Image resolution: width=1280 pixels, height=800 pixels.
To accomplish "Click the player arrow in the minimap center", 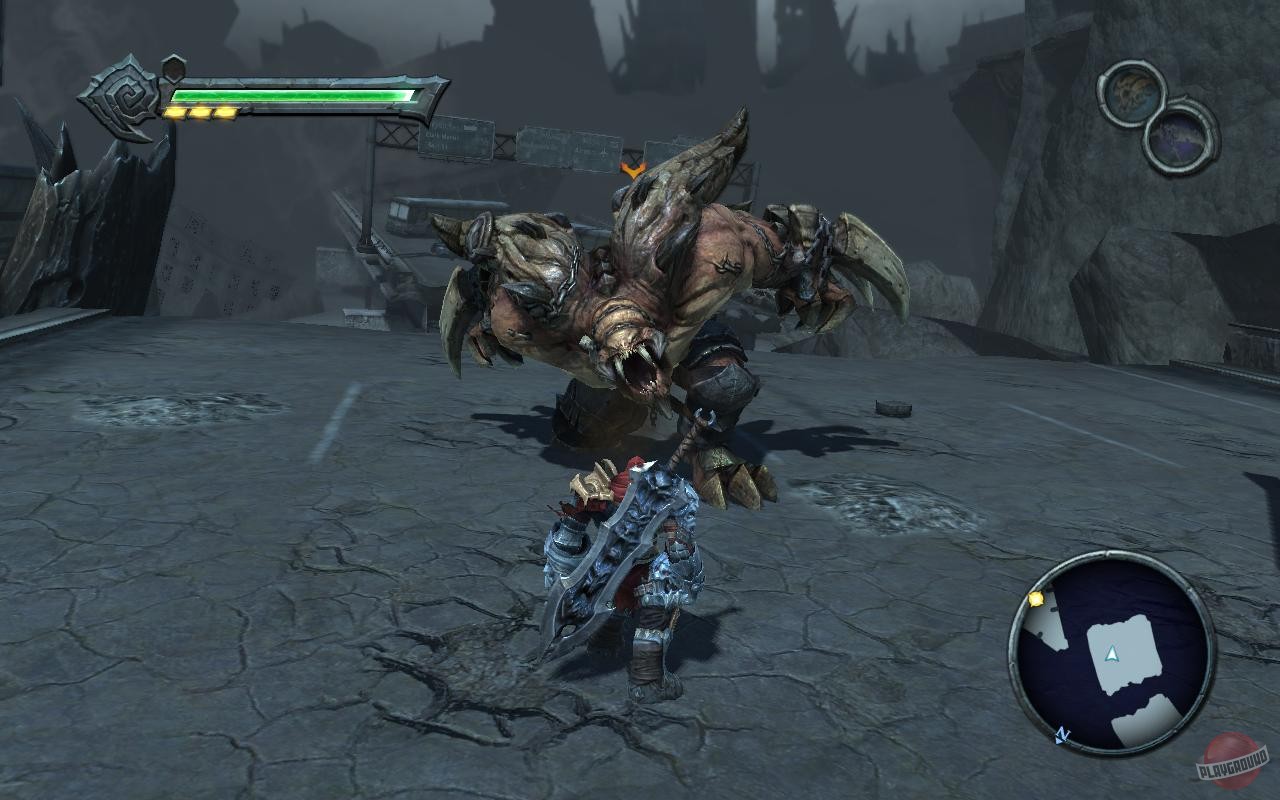I will (1112, 654).
